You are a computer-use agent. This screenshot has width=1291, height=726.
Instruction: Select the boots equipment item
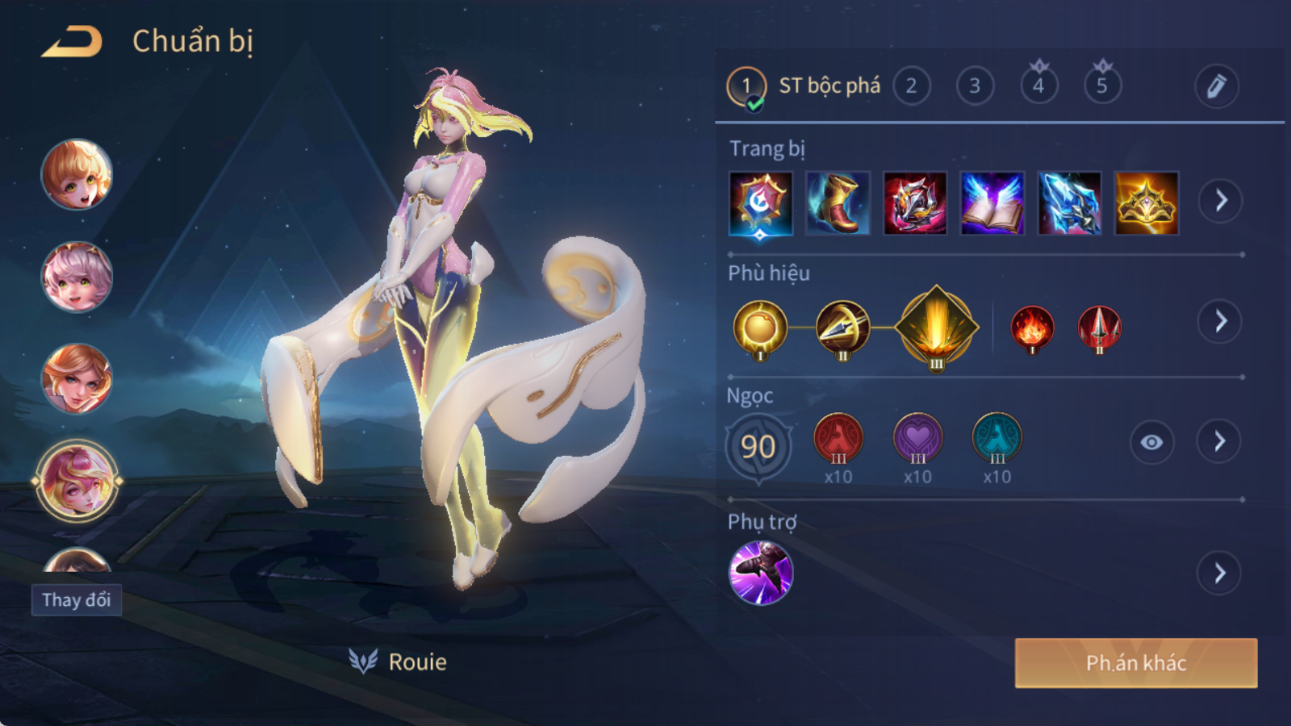coord(838,203)
